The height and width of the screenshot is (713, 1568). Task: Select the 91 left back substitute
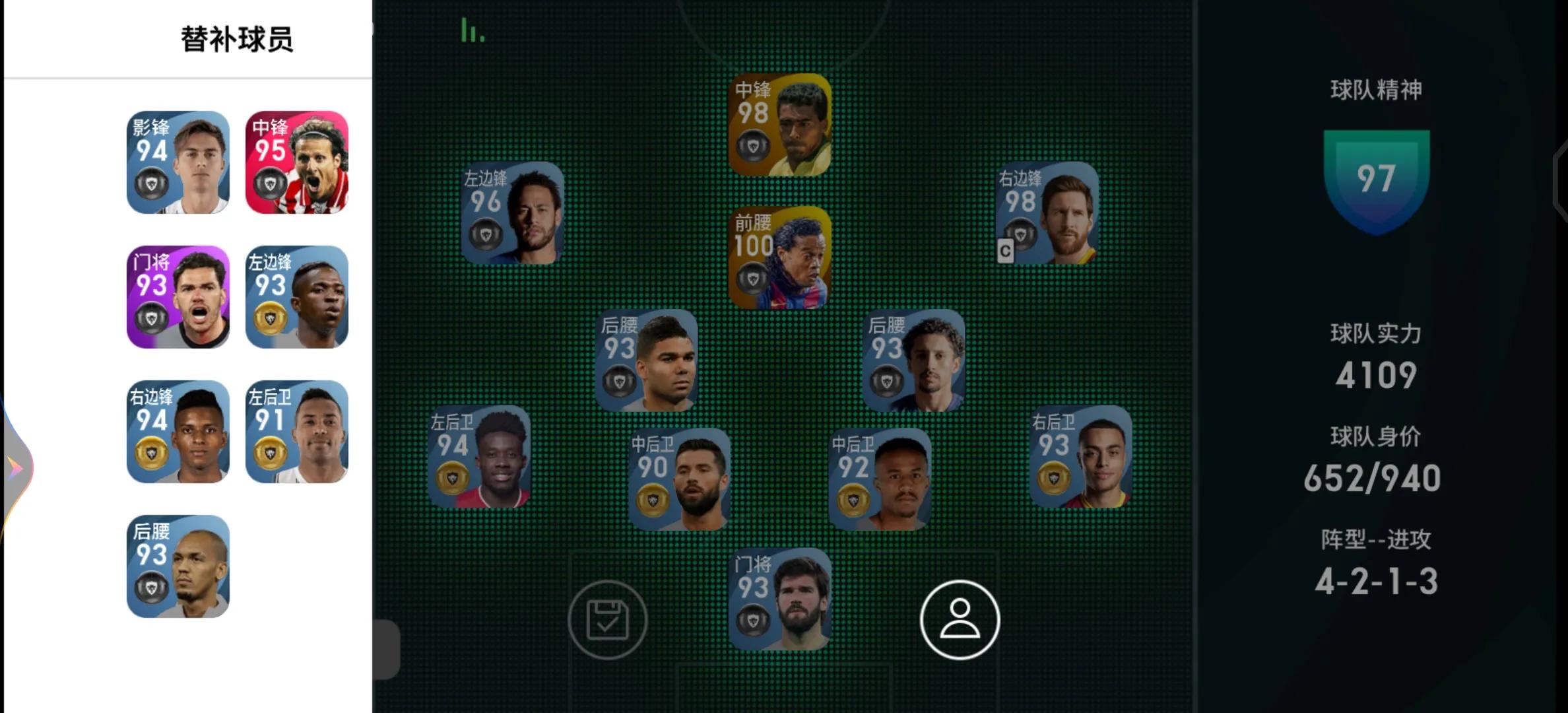pyautogui.click(x=297, y=432)
